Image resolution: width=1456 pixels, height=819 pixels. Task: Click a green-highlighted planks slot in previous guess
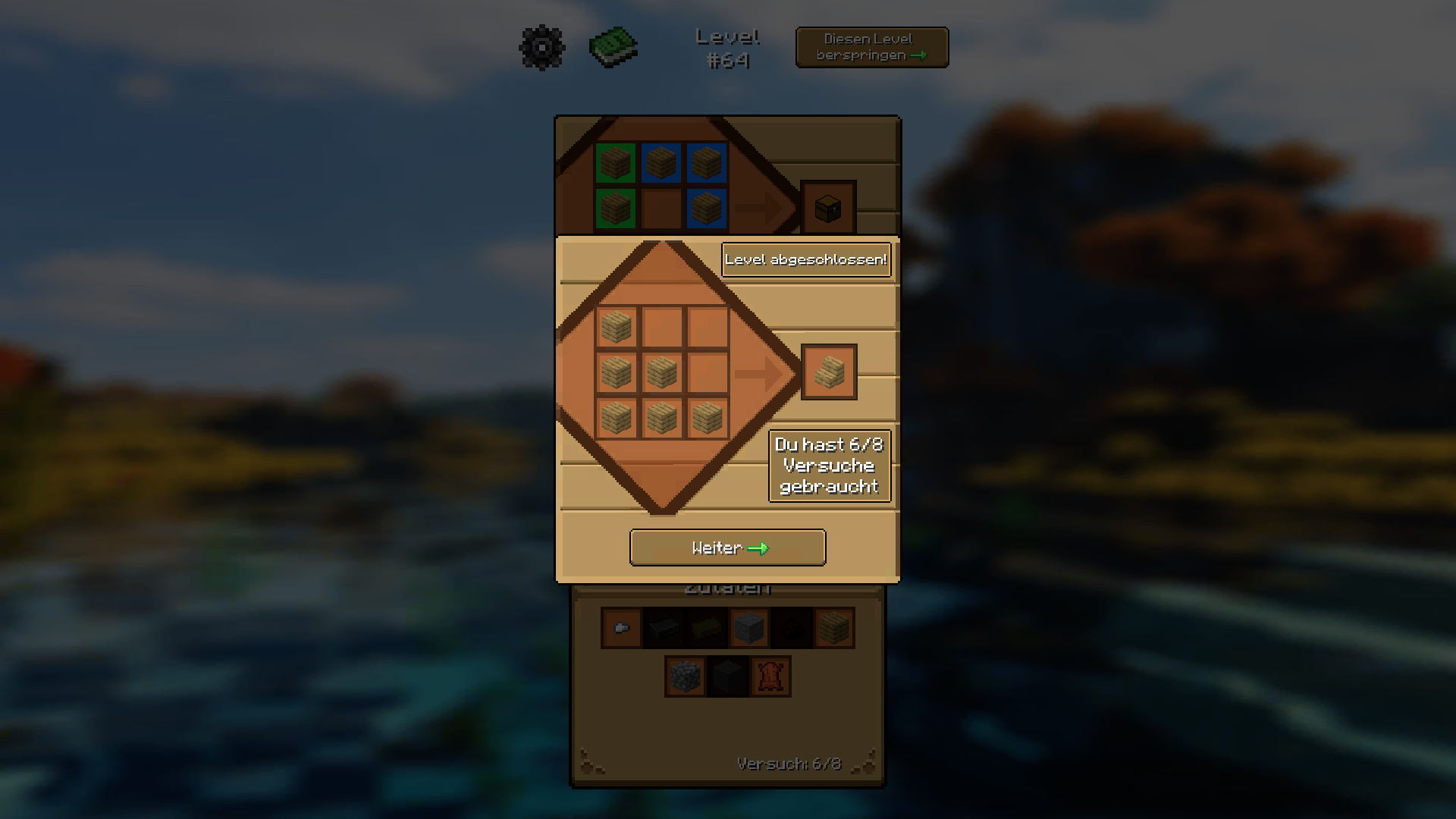click(615, 162)
